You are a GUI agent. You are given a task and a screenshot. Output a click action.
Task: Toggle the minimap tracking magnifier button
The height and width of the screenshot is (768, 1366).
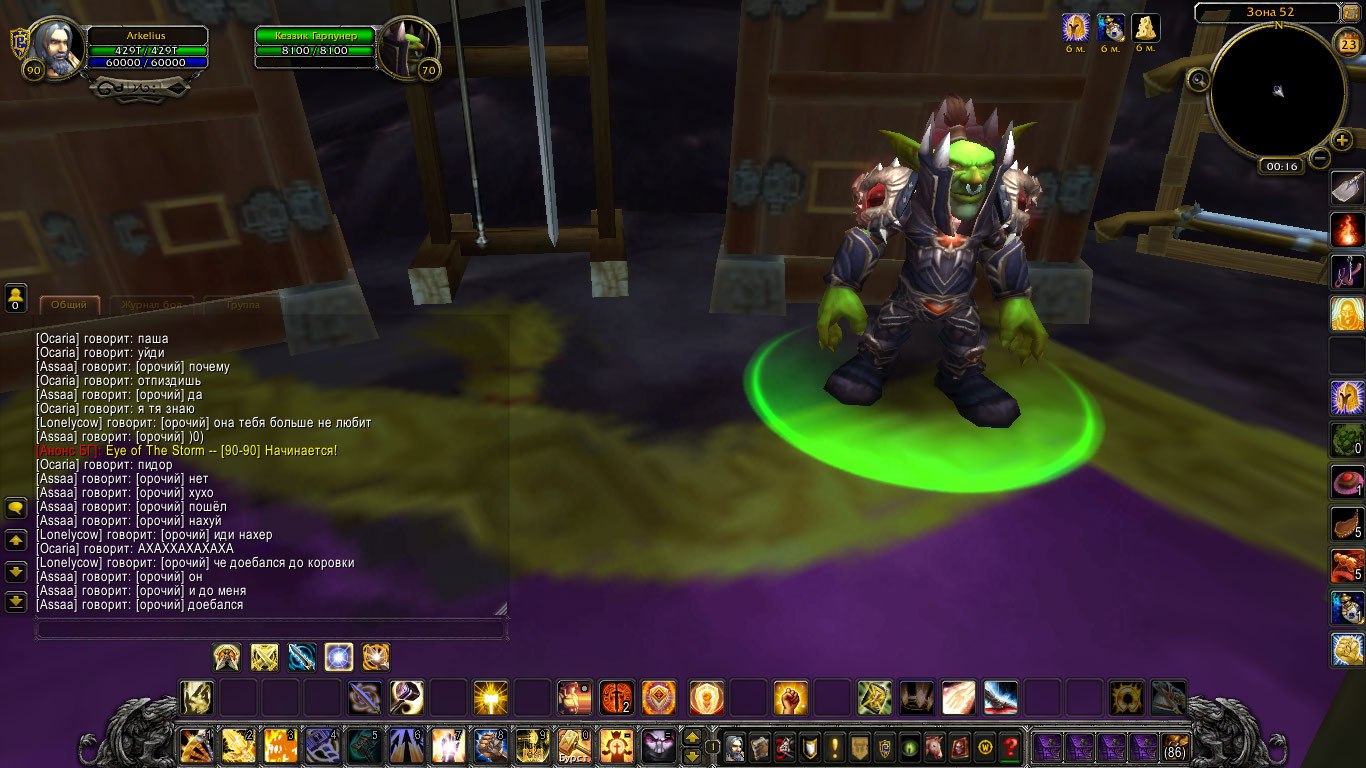coord(1198,79)
